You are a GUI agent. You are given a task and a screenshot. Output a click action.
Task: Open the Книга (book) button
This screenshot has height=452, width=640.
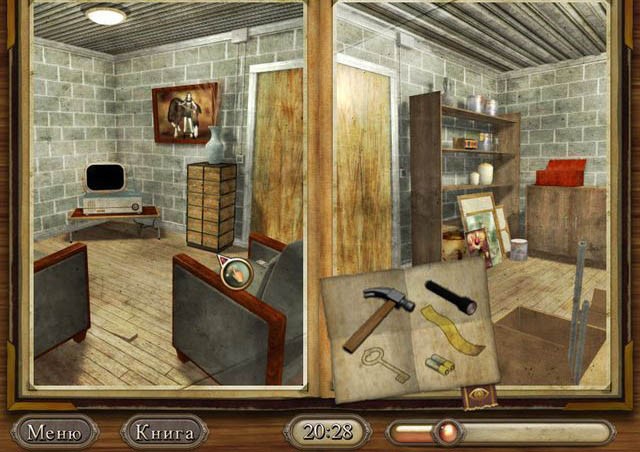pyautogui.click(x=164, y=432)
